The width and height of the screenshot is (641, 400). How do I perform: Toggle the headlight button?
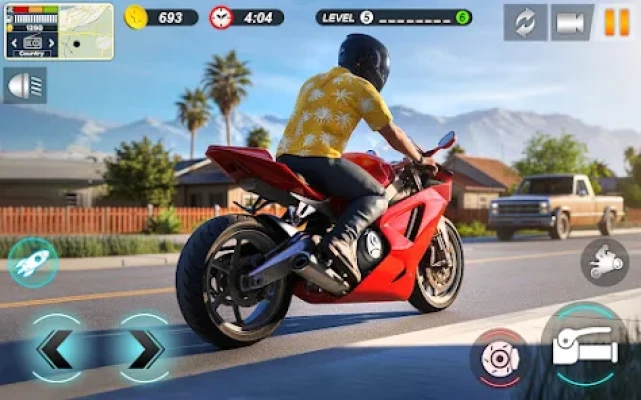(x=24, y=86)
